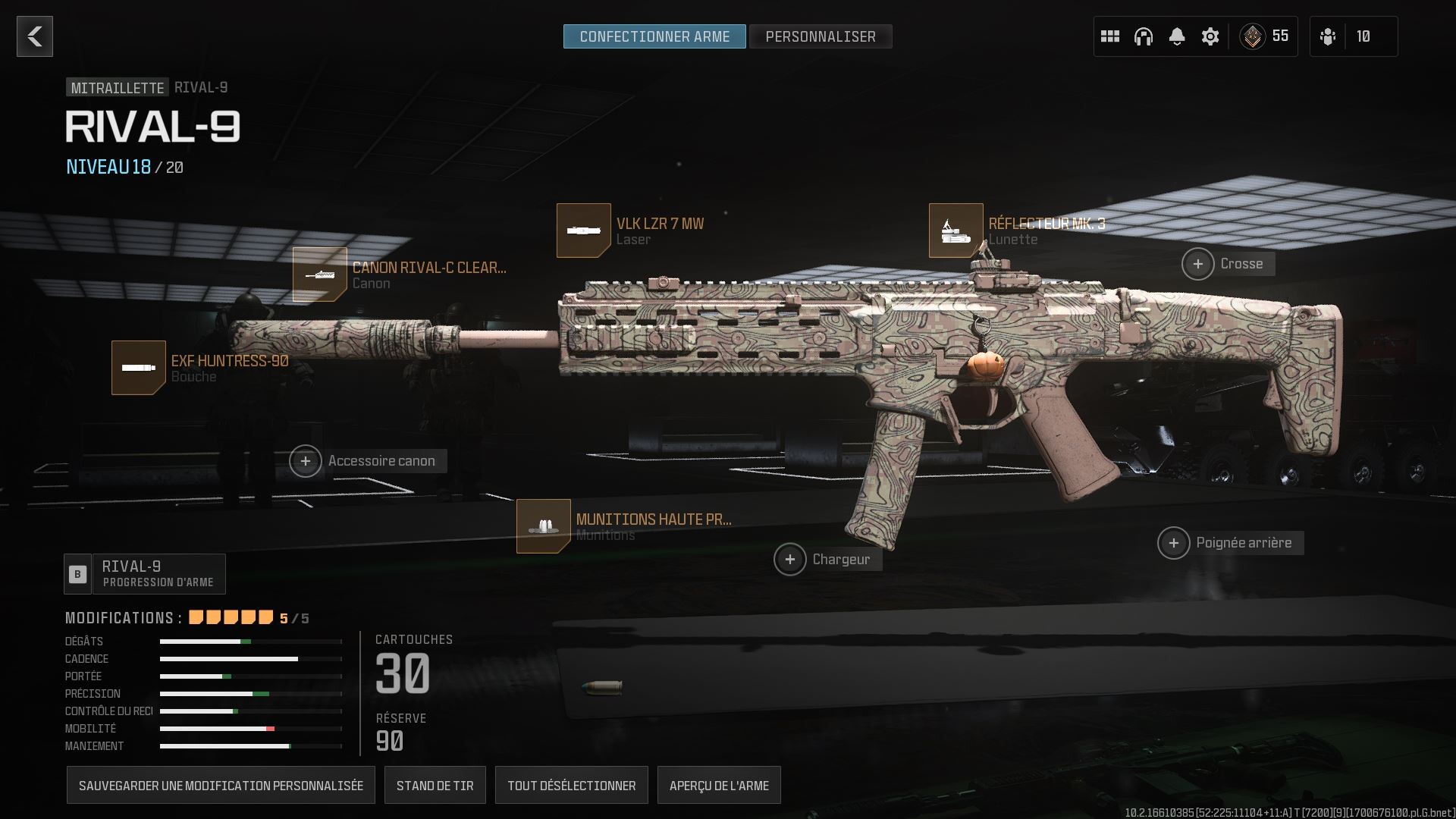
Task: Open audio channels with the headset icon
Action: click(1144, 36)
